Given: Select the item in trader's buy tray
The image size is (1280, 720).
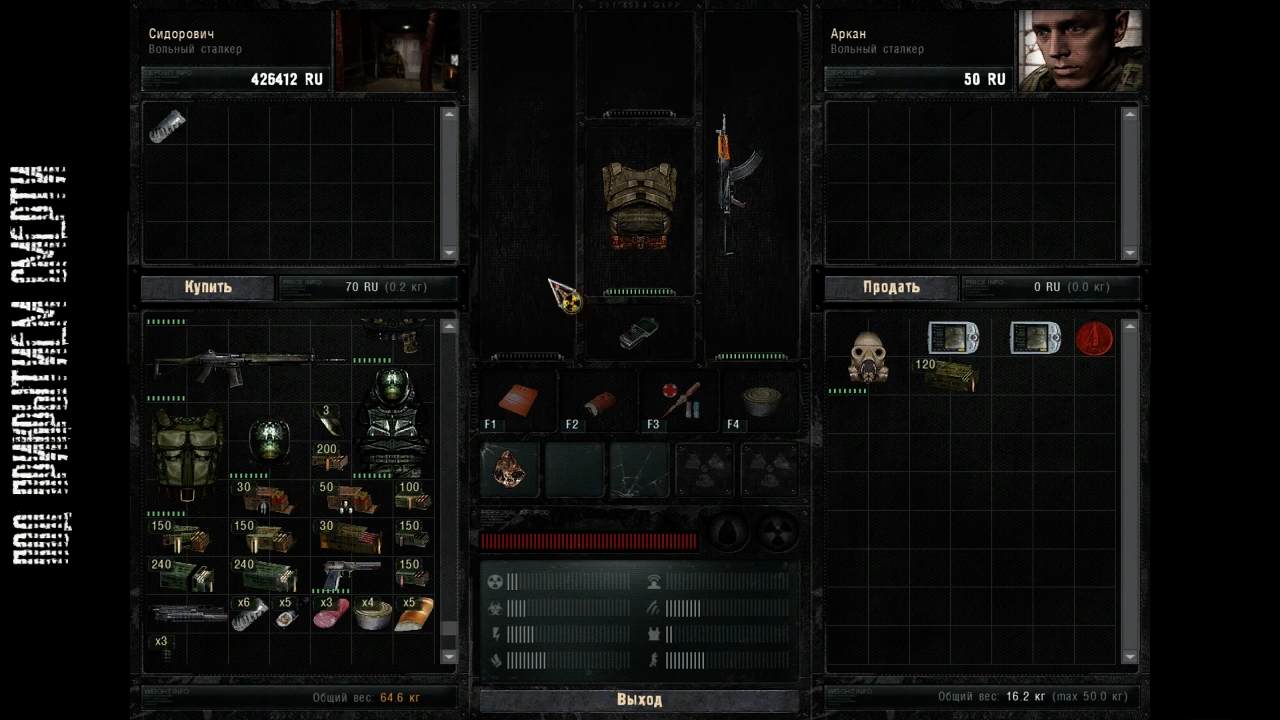Looking at the screenshot, I should click(x=167, y=127).
